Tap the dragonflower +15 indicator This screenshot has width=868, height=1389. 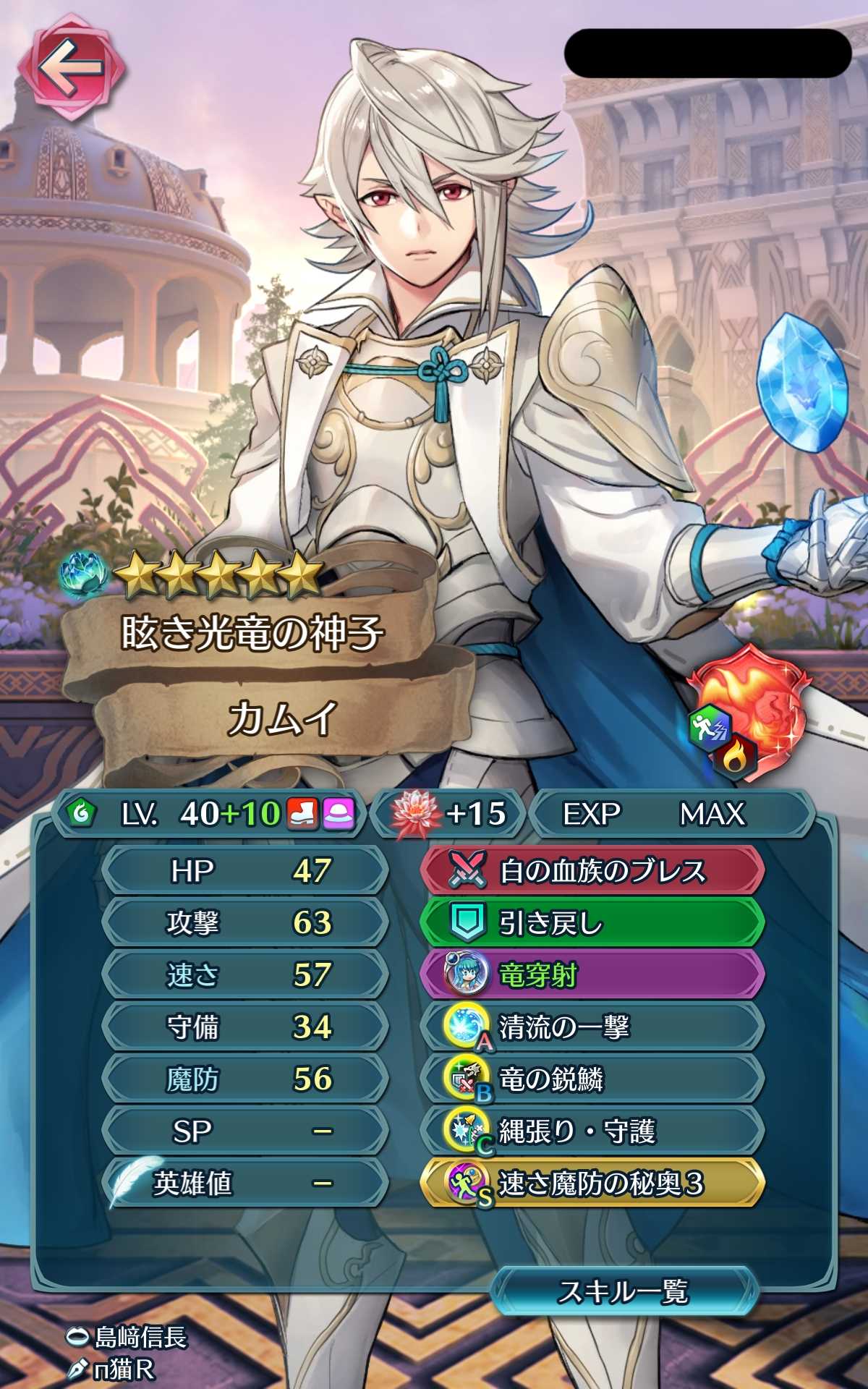(448, 814)
